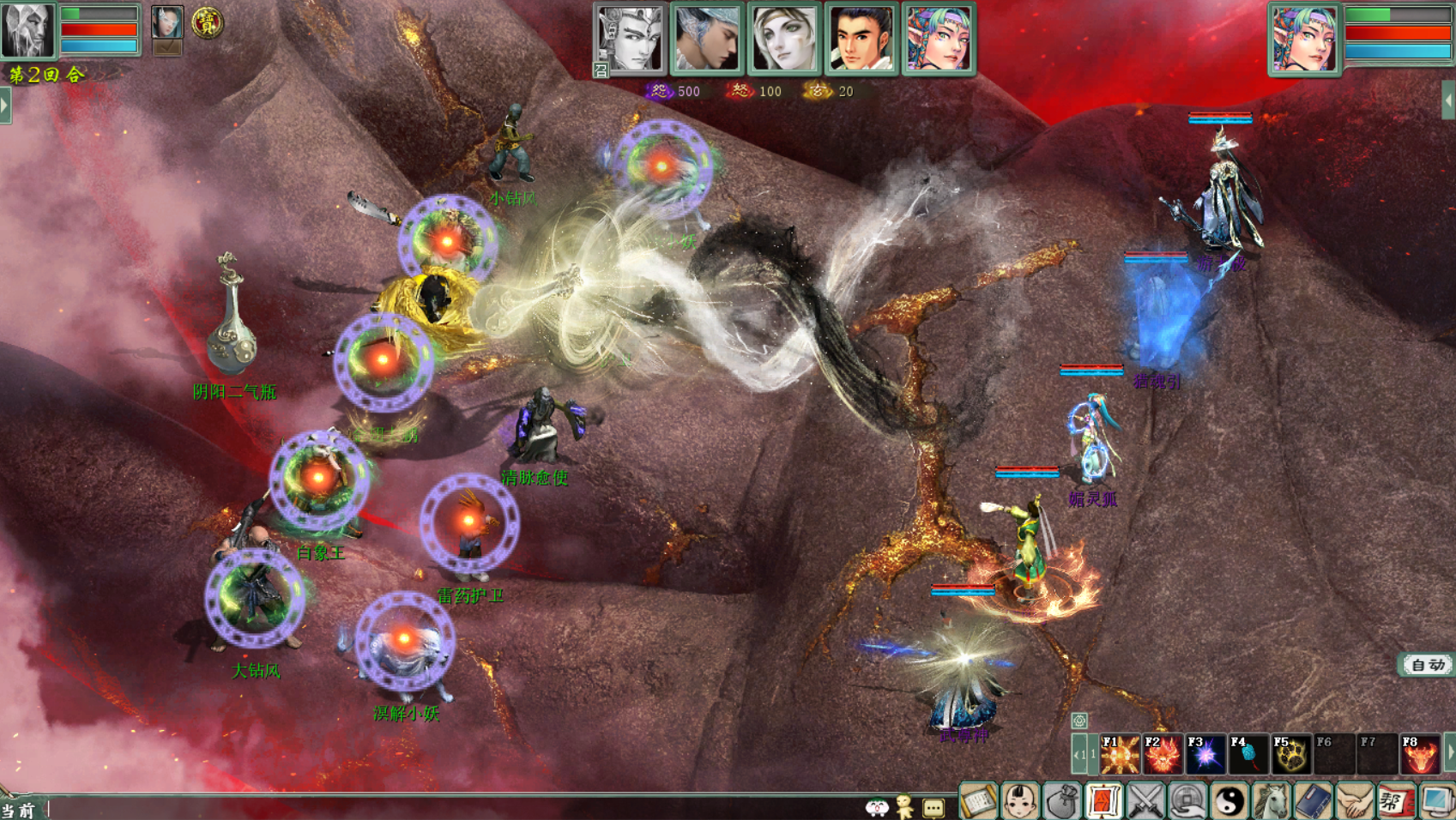
Task: Open the 帮 guild banner menu
Action: click(1395, 802)
